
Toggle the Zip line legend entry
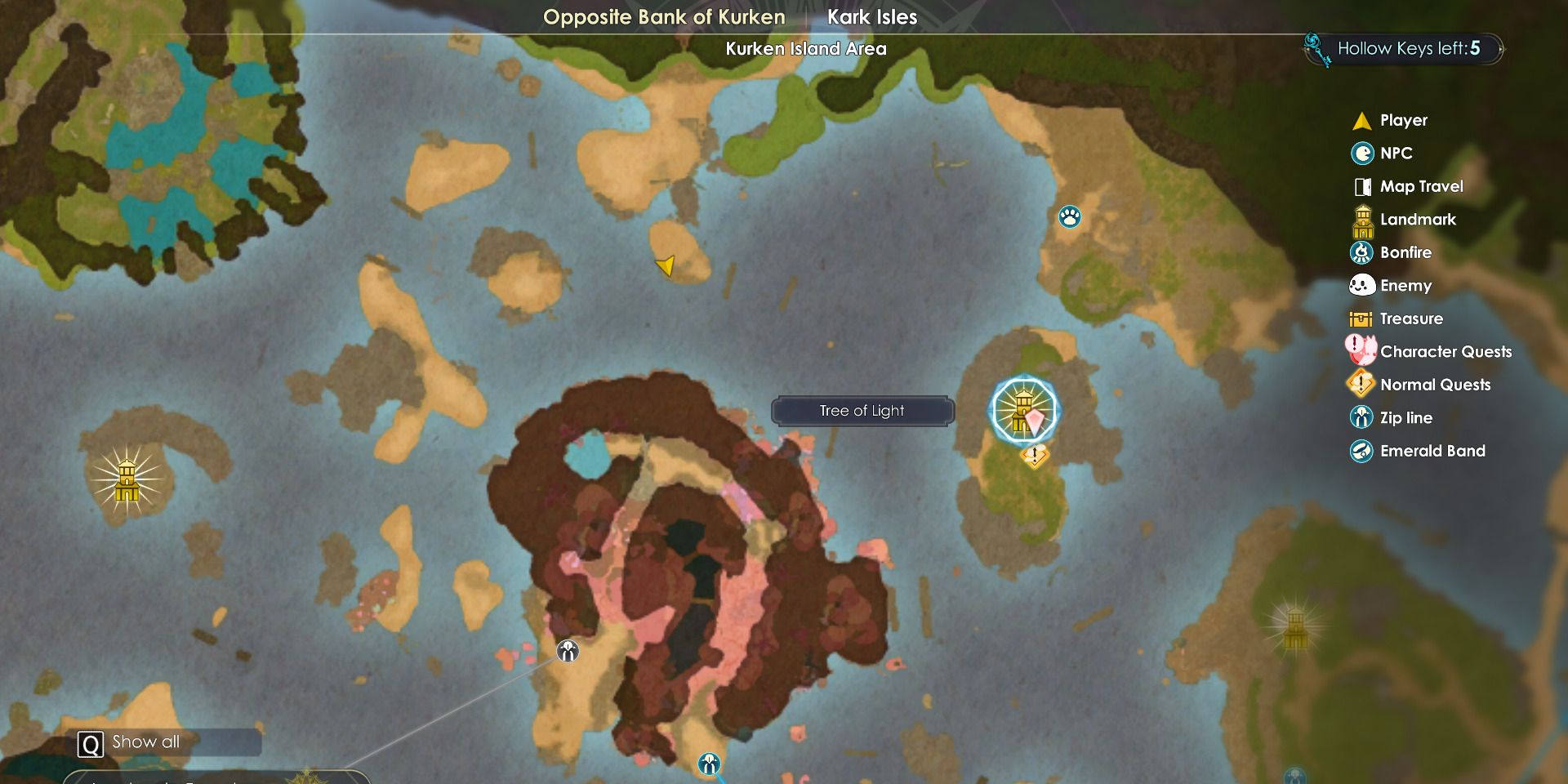click(1405, 418)
